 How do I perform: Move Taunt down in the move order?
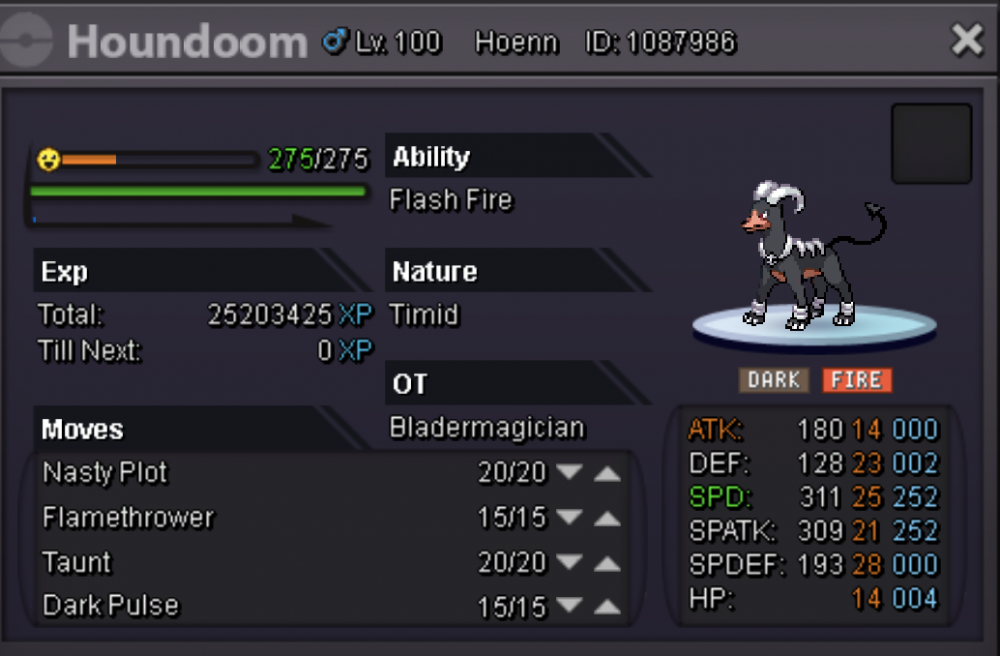pyautogui.click(x=570, y=563)
